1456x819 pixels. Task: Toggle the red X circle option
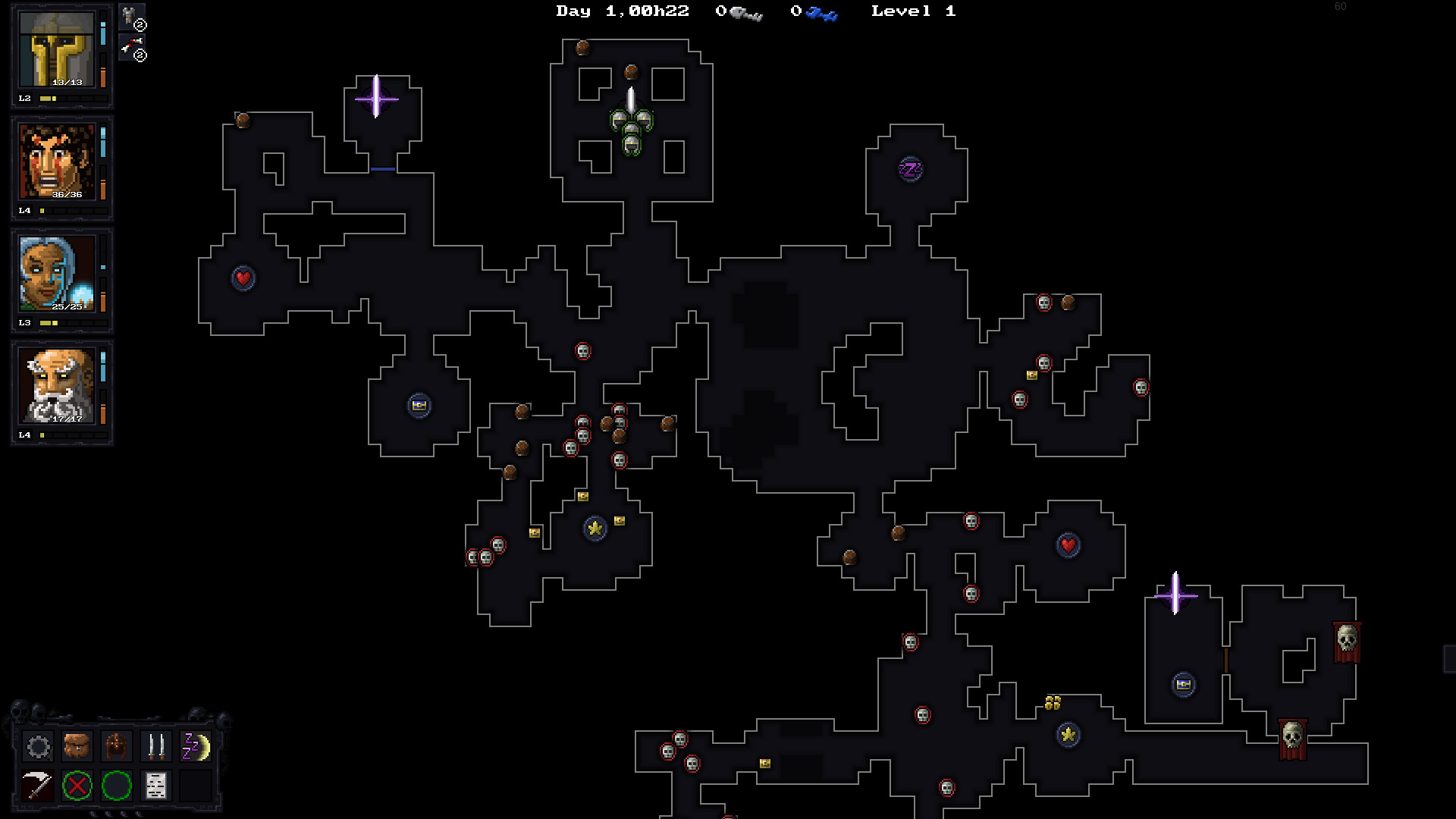coord(77,786)
